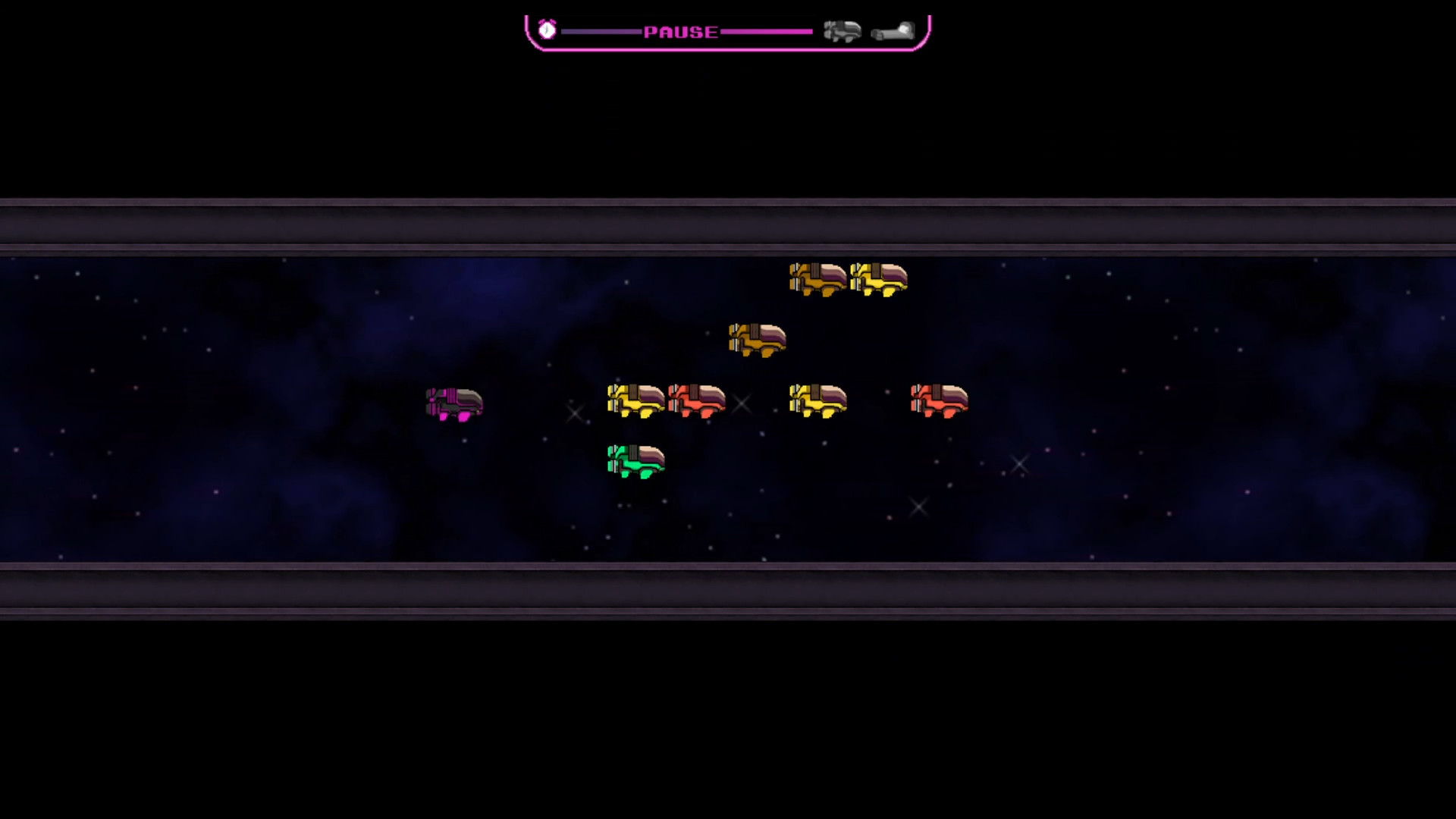The height and width of the screenshot is (819, 1456).
Task: Toggle the pause state via the PAUSE banner
Action: [x=680, y=32]
